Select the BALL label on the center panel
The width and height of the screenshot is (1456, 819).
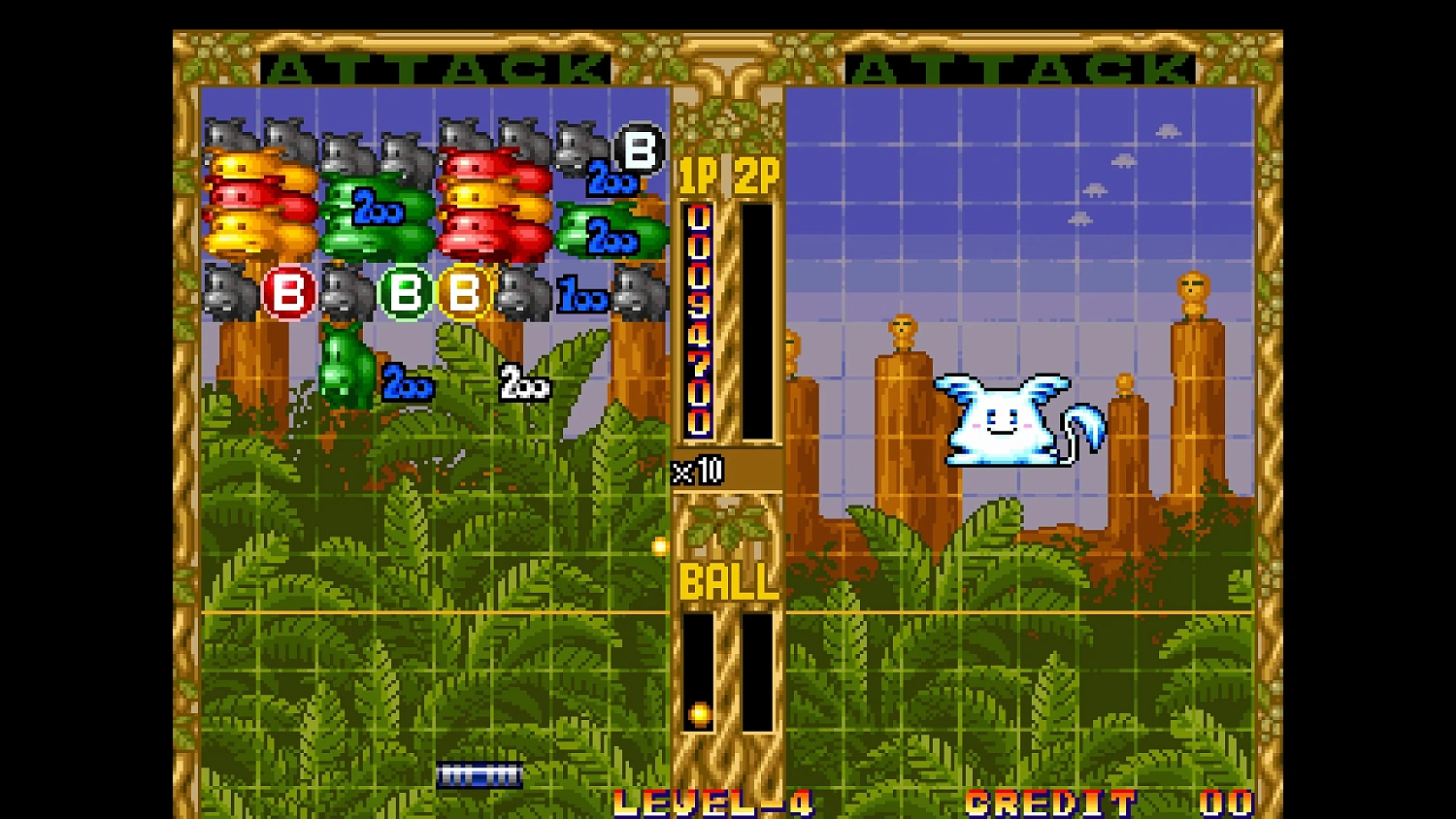pyautogui.click(x=726, y=583)
